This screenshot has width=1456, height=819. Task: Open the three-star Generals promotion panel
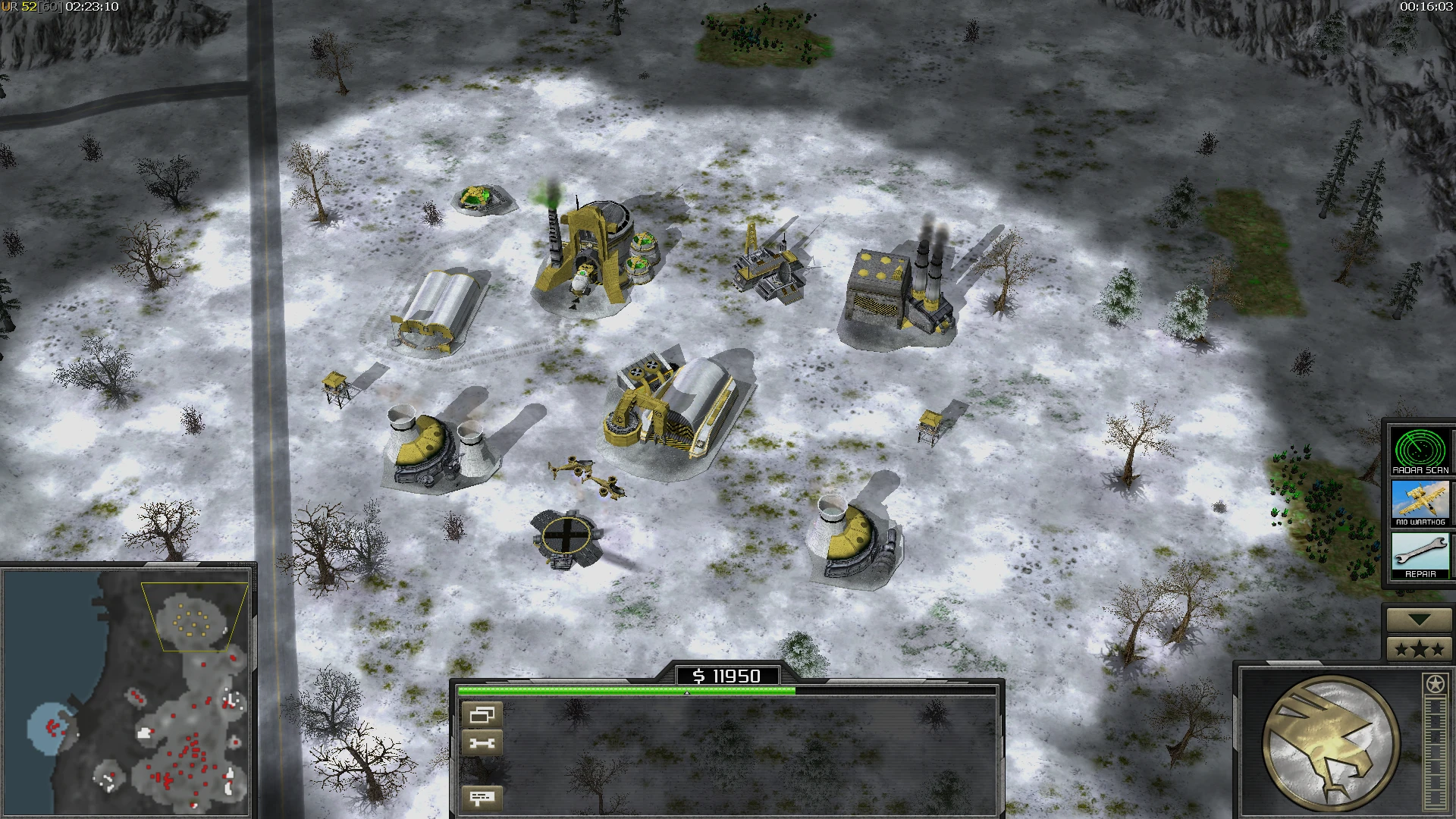[x=1420, y=649]
